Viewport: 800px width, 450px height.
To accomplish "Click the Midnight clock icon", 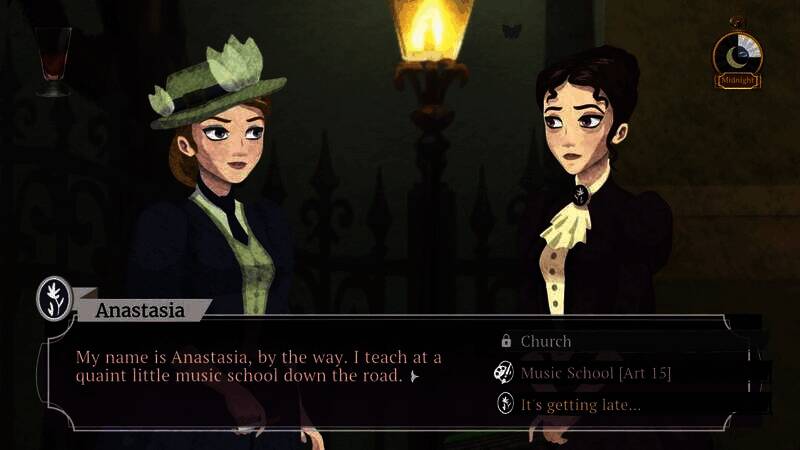I will point(738,56).
